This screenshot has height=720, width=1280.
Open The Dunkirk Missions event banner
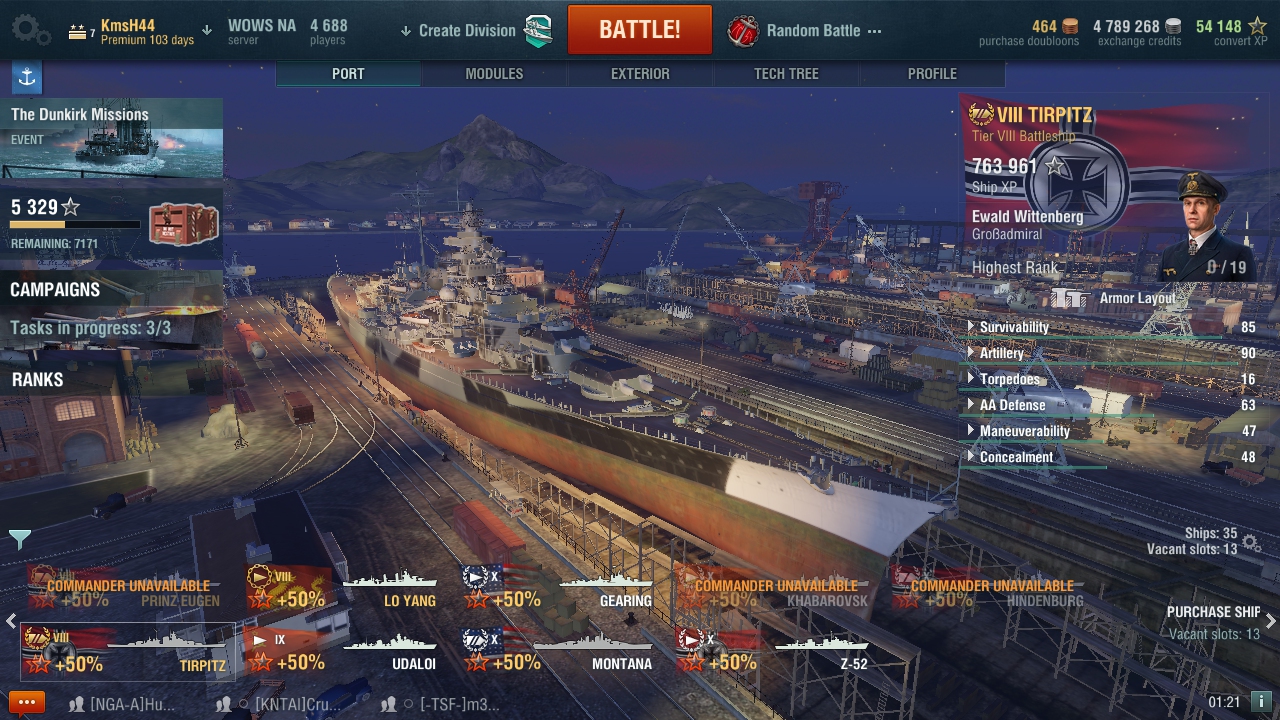pyautogui.click(x=112, y=138)
